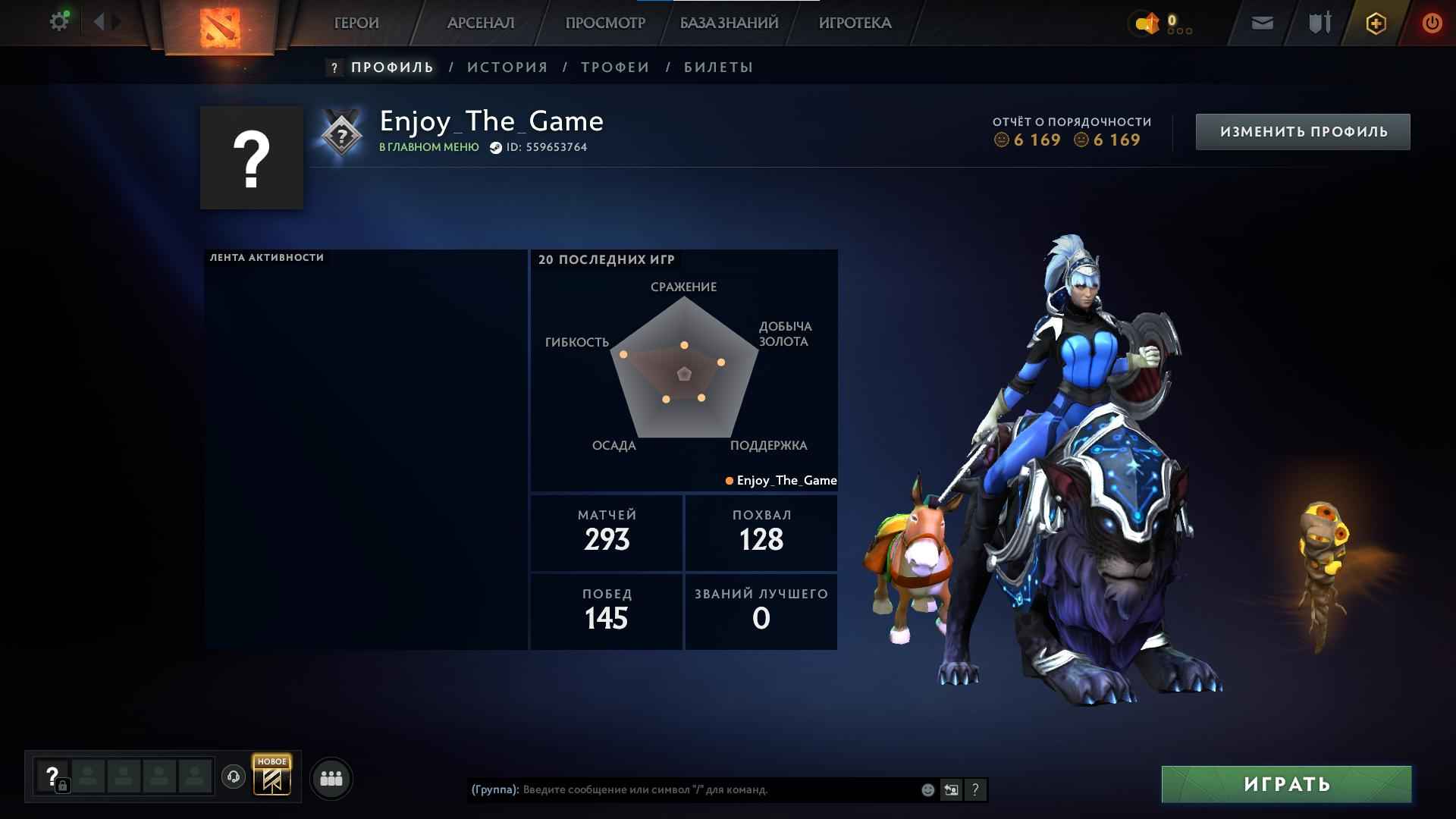This screenshot has width=1456, height=819.
Task: Click the shards currency icon
Action: pyautogui.click(x=1147, y=23)
